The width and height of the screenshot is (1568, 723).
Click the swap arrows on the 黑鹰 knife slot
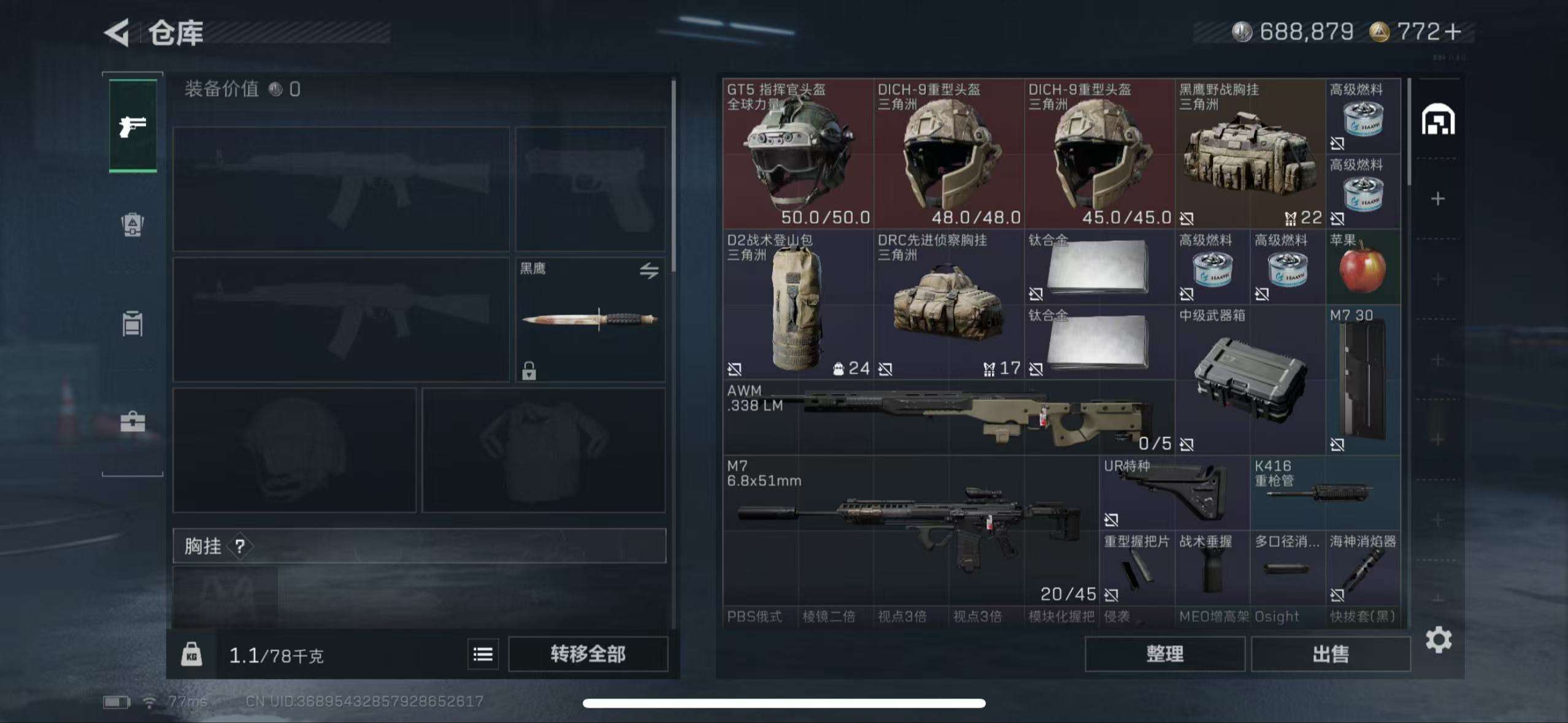648,270
